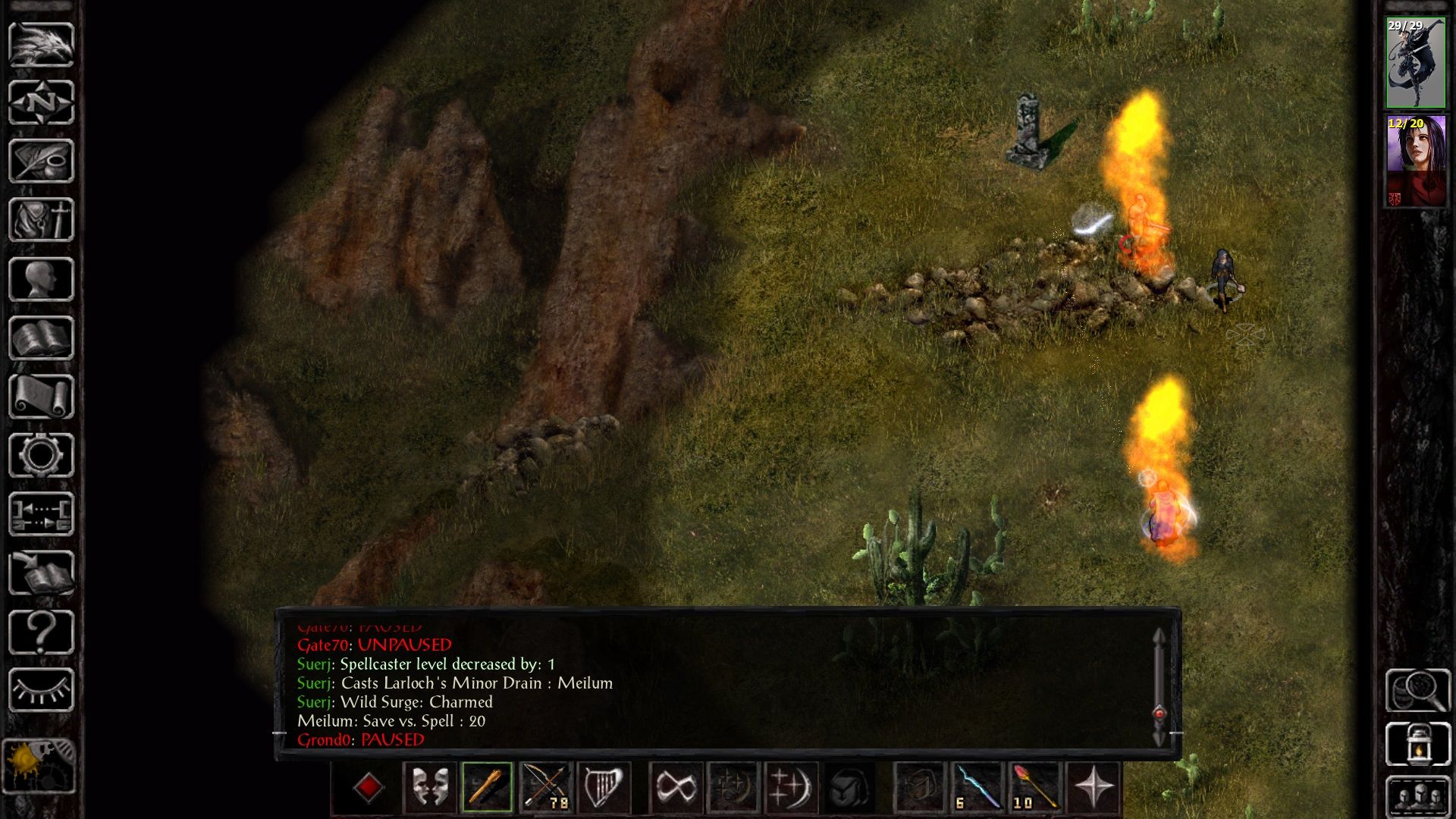
Task: Open the mage spellbook
Action: (x=41, y=338)
